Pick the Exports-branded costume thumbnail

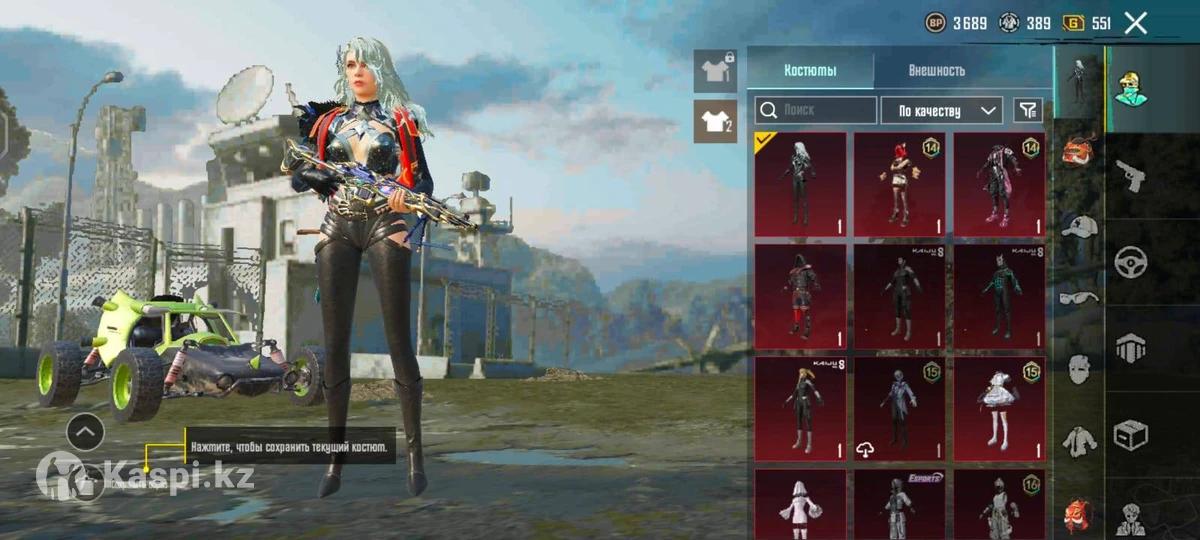pyautogui.click(x=899, y=505)
